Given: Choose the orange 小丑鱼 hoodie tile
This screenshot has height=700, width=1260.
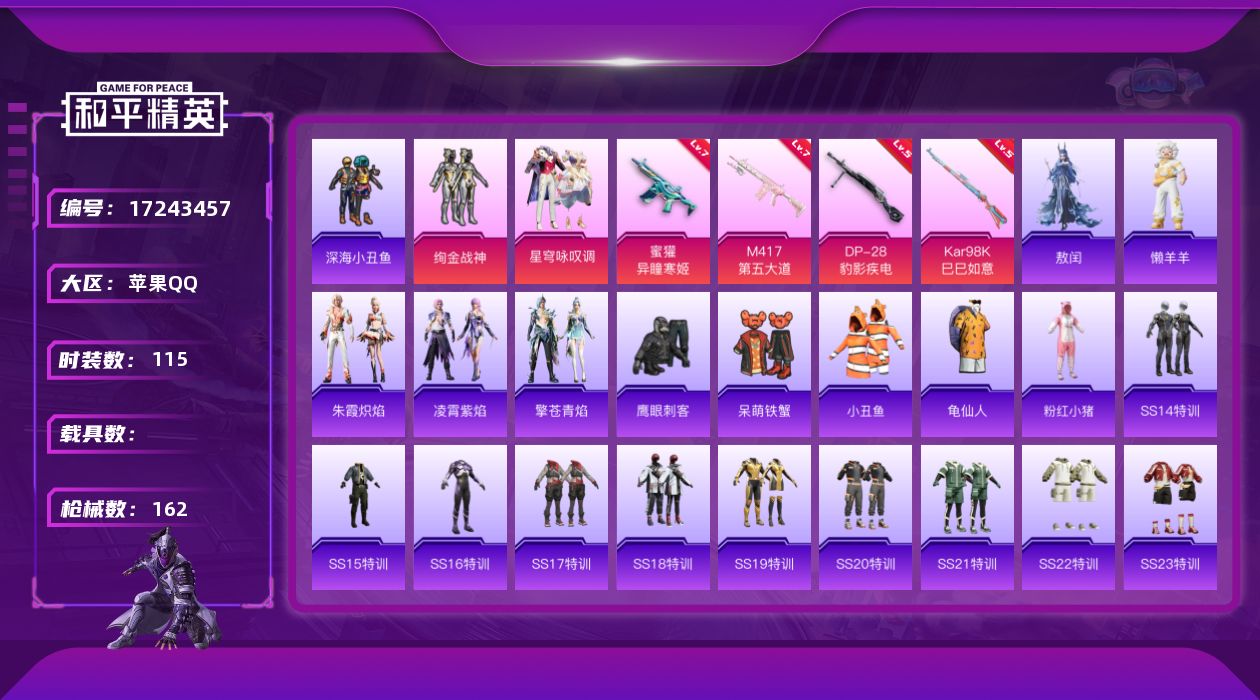Looking at the screenshot, I should [865, 364].
